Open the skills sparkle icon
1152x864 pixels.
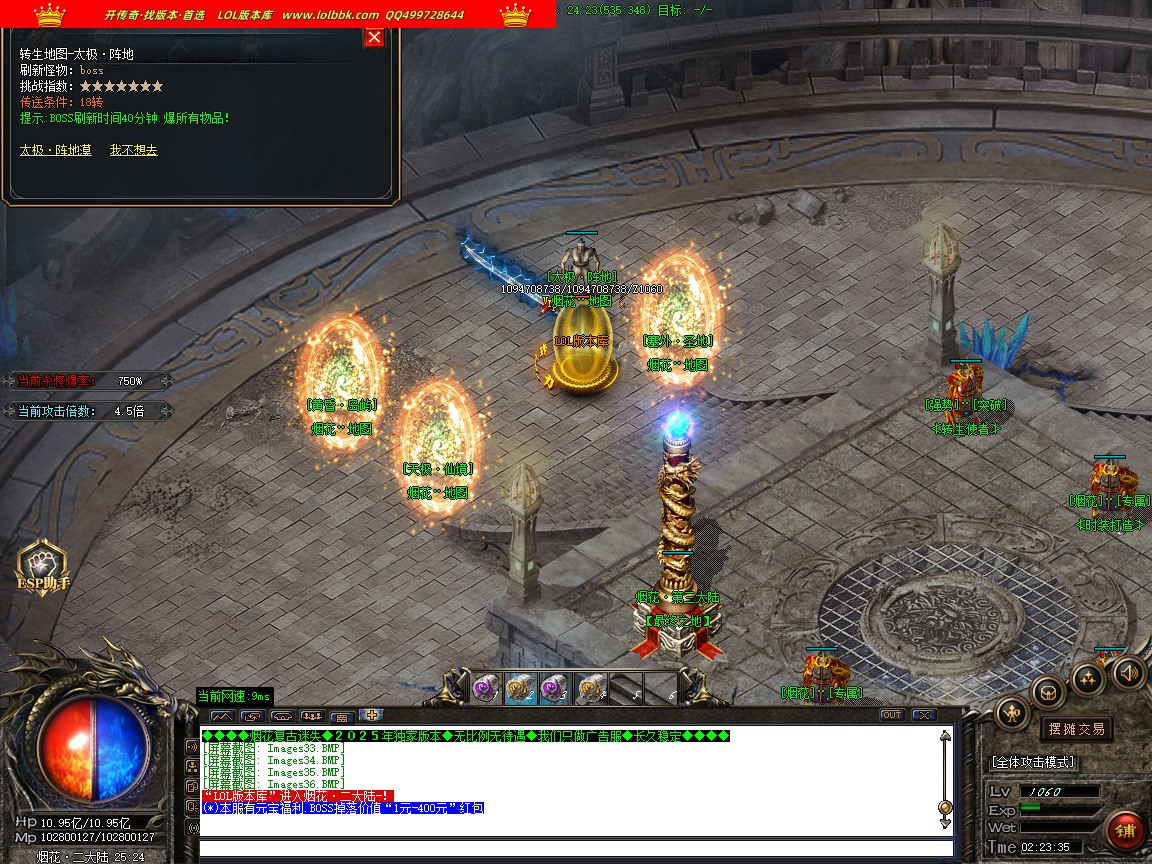tap(1088, 678)
